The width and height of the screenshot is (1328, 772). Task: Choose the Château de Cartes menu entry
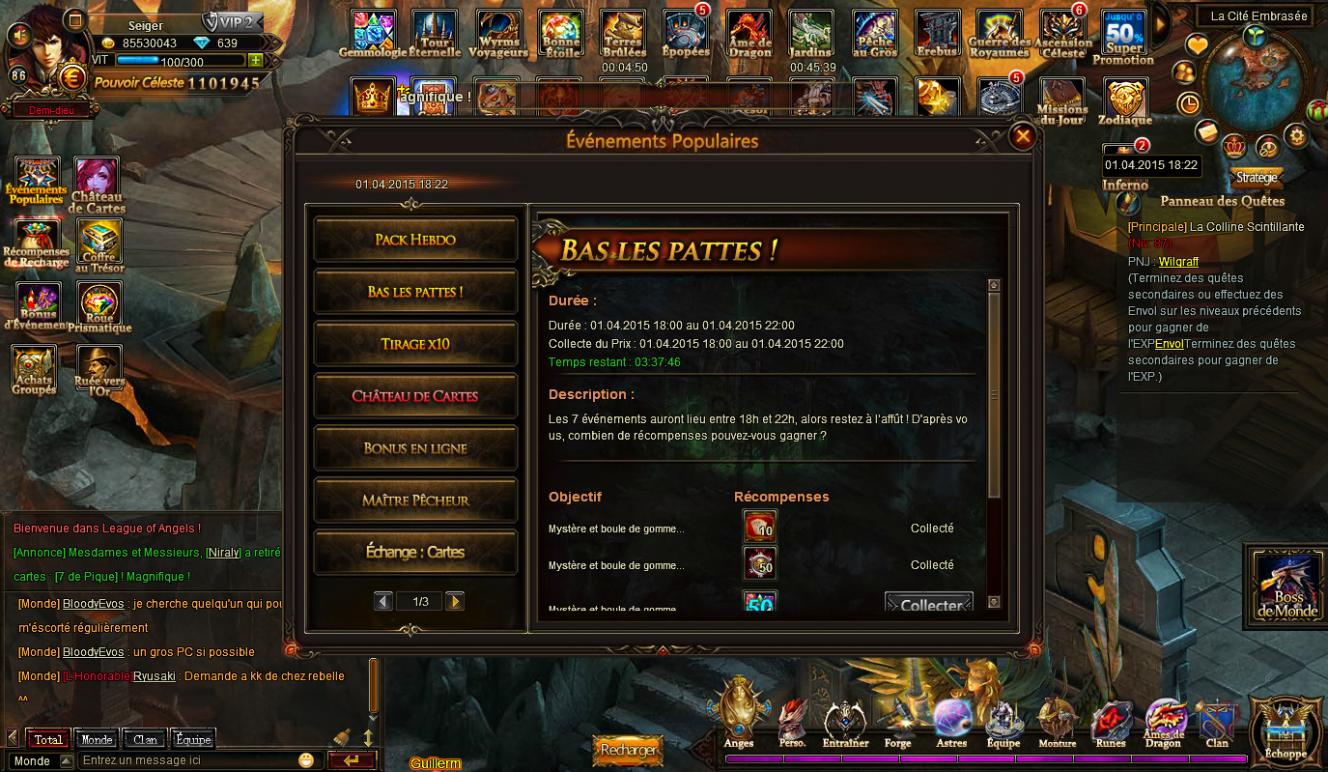415,396
